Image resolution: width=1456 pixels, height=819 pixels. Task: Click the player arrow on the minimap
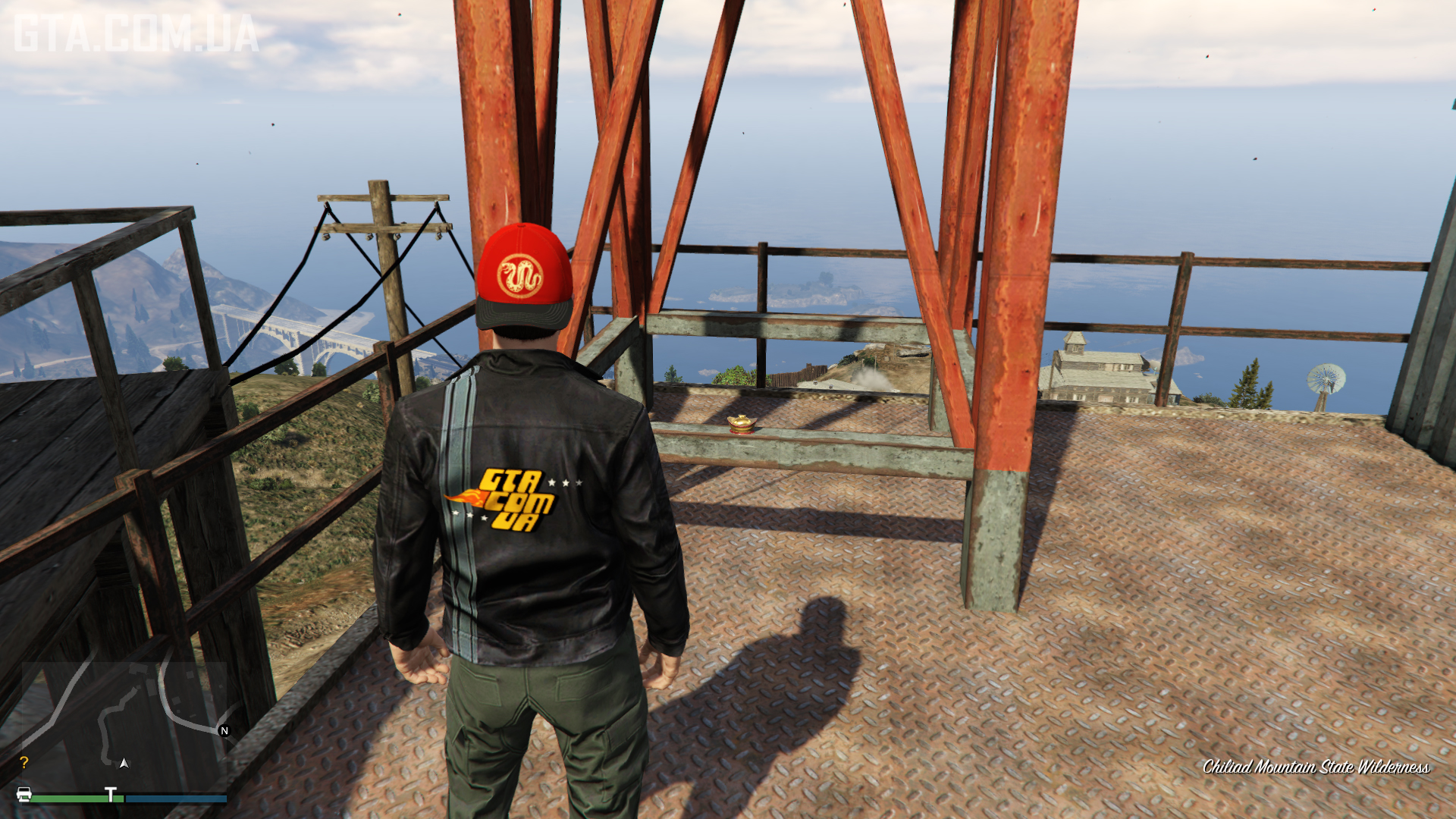[x=124, y=763]
